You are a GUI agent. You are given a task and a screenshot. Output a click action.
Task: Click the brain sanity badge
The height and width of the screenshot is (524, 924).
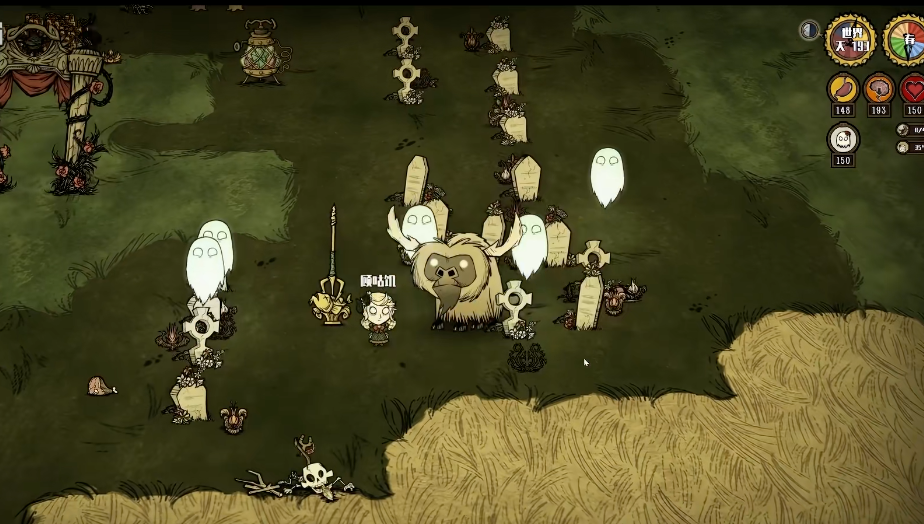coord(879,90)
